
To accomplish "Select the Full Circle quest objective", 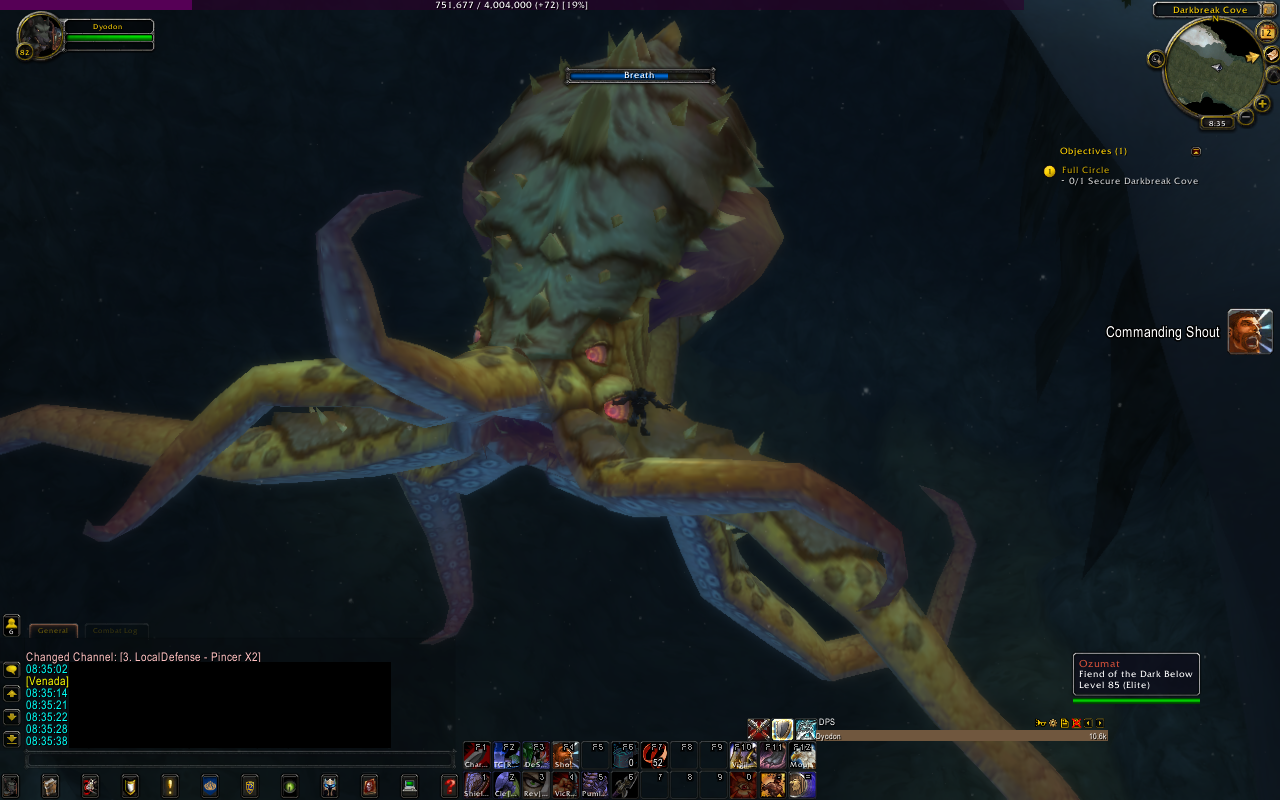I will point(1085,170).
